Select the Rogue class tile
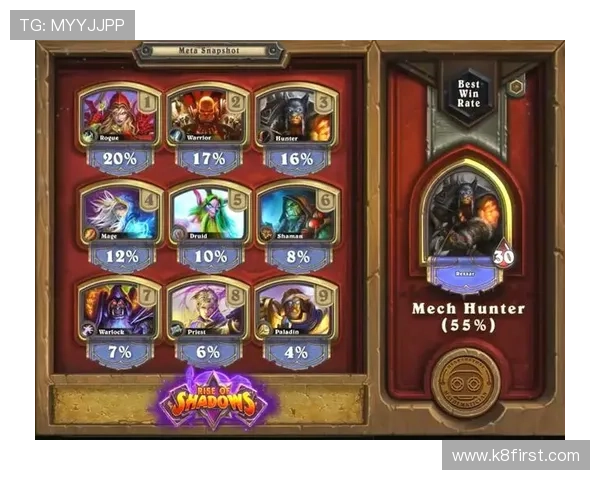Image resolution: width=600 pixels, height=480 pixels. point(119,116)
